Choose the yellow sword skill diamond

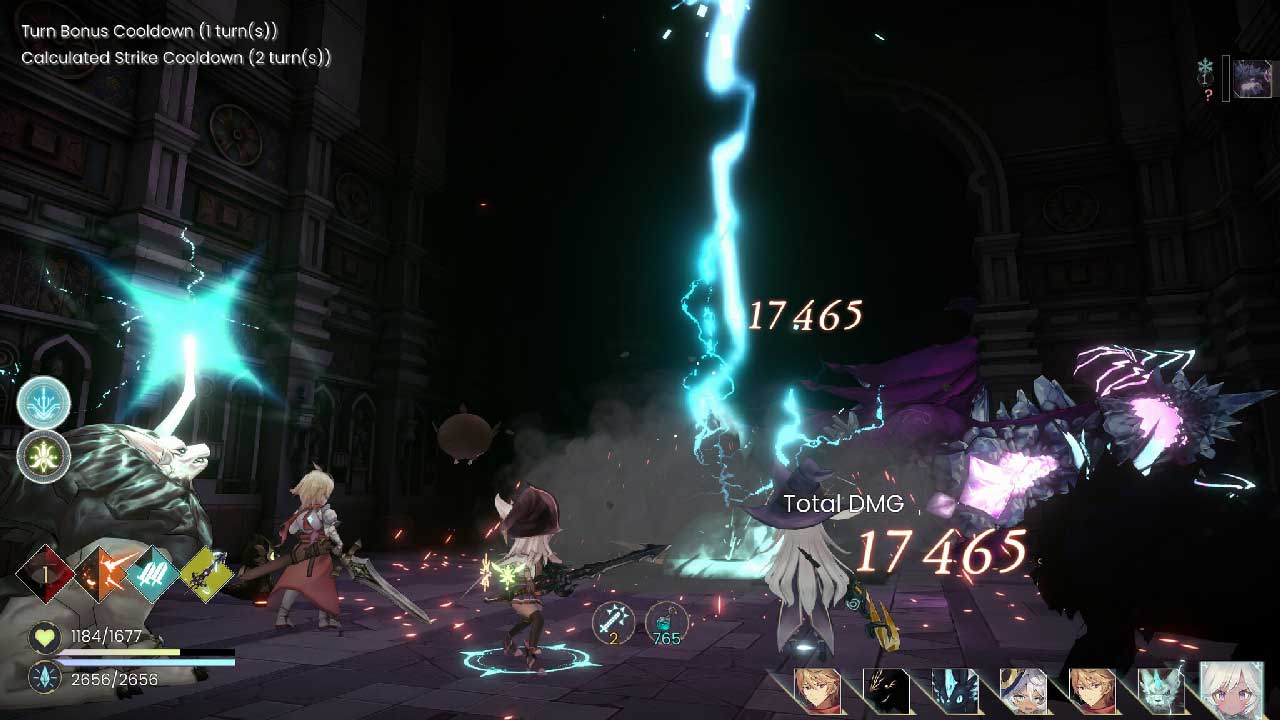[x=206, y=574]
